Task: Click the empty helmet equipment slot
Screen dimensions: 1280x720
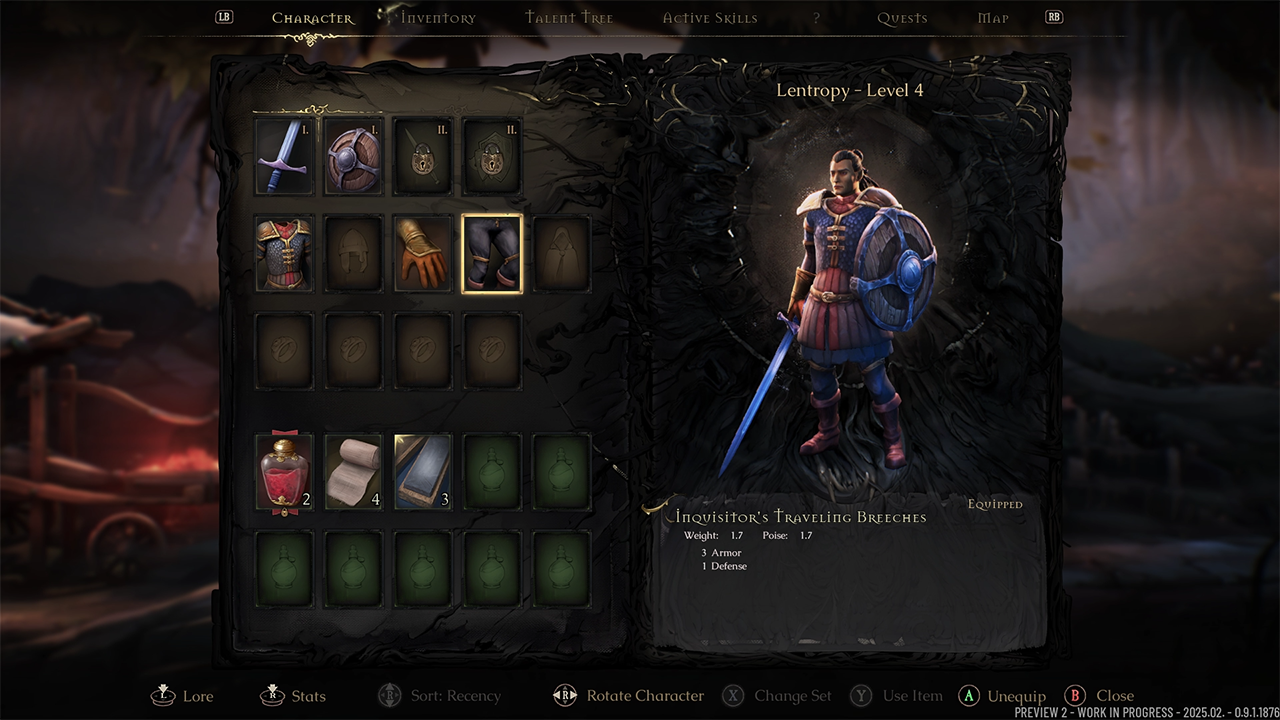Action: pyautogui.click(x=354, y=254)
